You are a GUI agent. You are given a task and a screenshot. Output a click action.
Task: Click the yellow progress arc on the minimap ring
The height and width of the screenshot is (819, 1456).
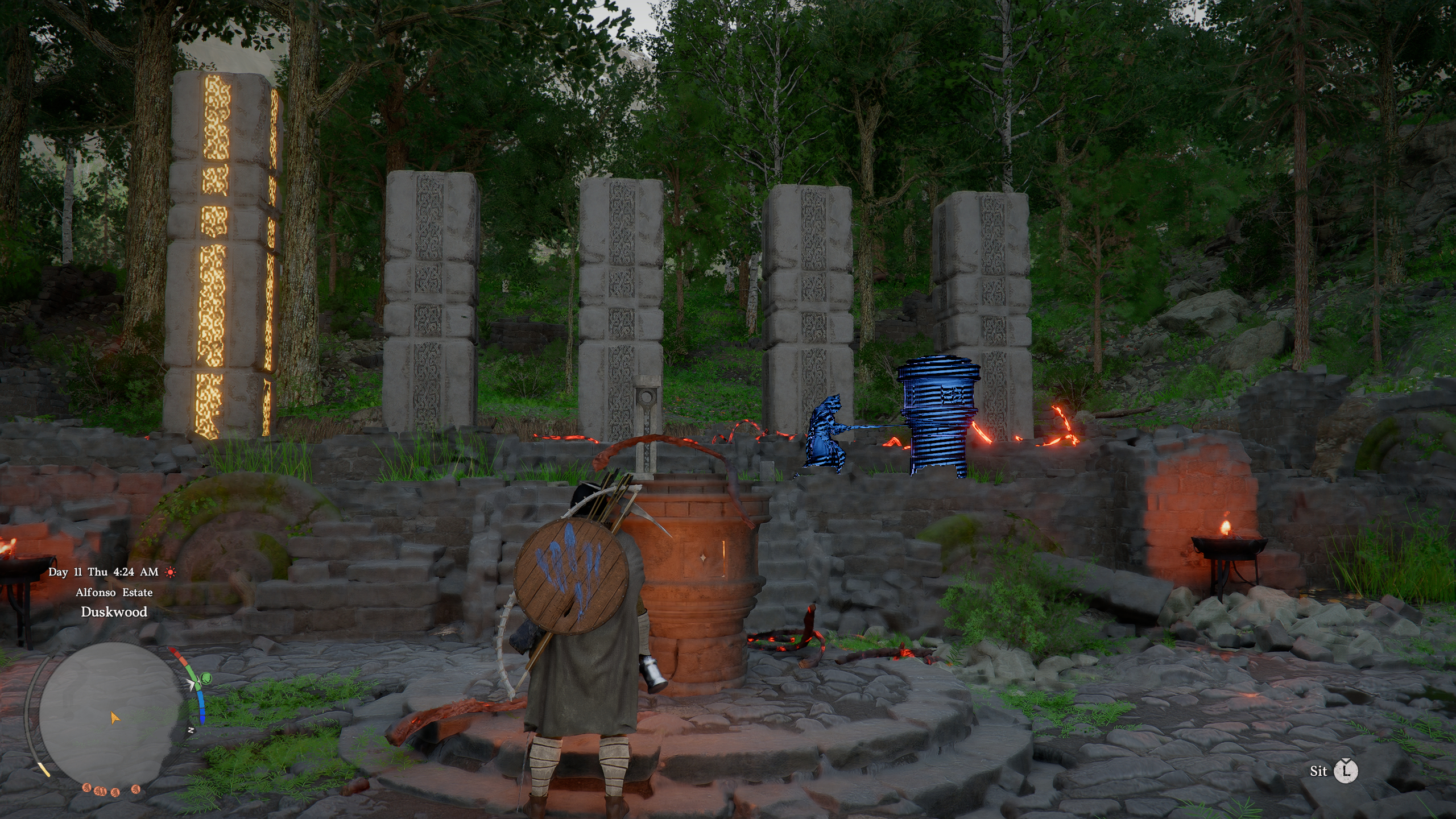[x=44, y=770]
